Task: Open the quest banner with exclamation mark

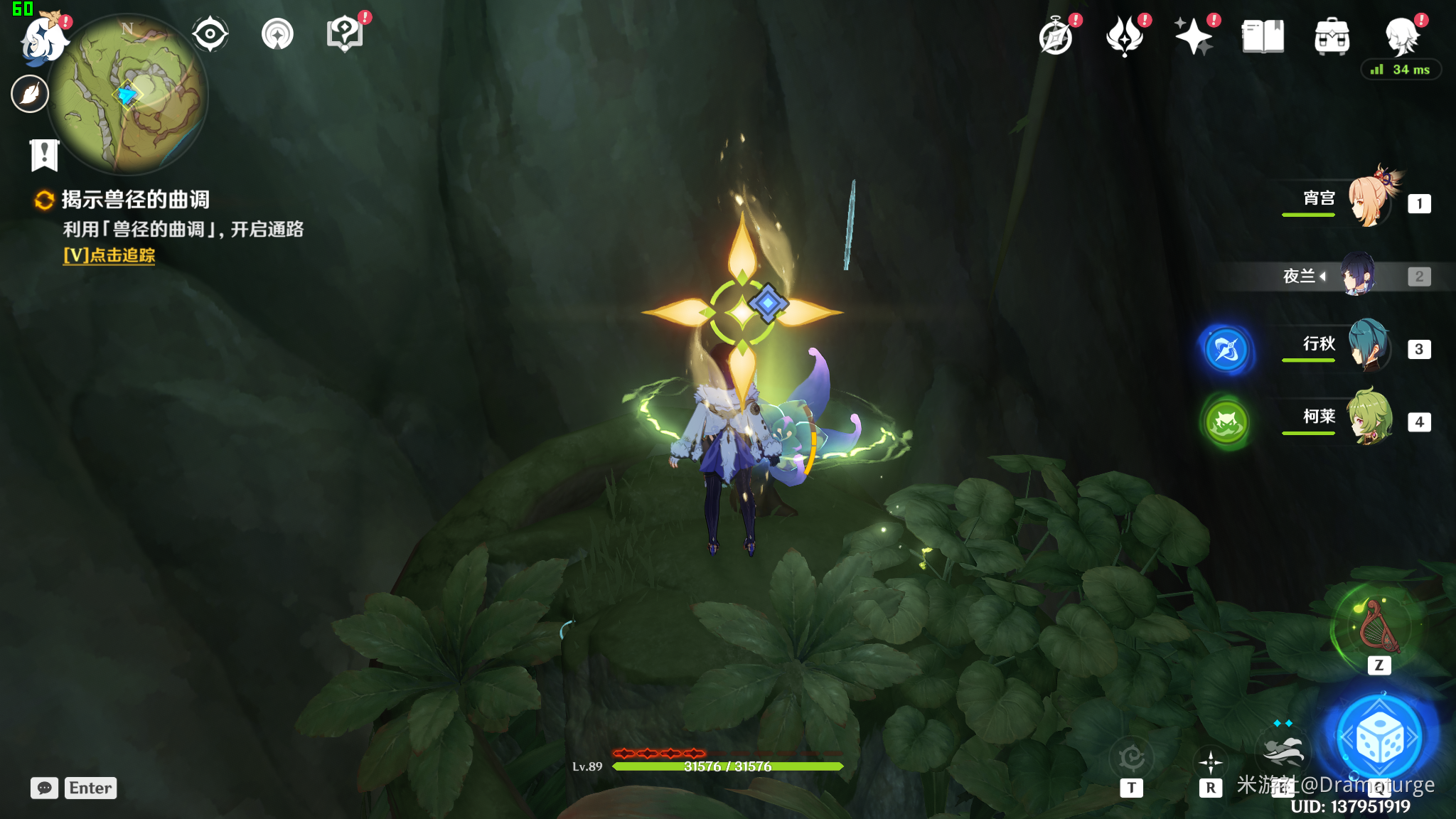Action: (x=44, y=154)
